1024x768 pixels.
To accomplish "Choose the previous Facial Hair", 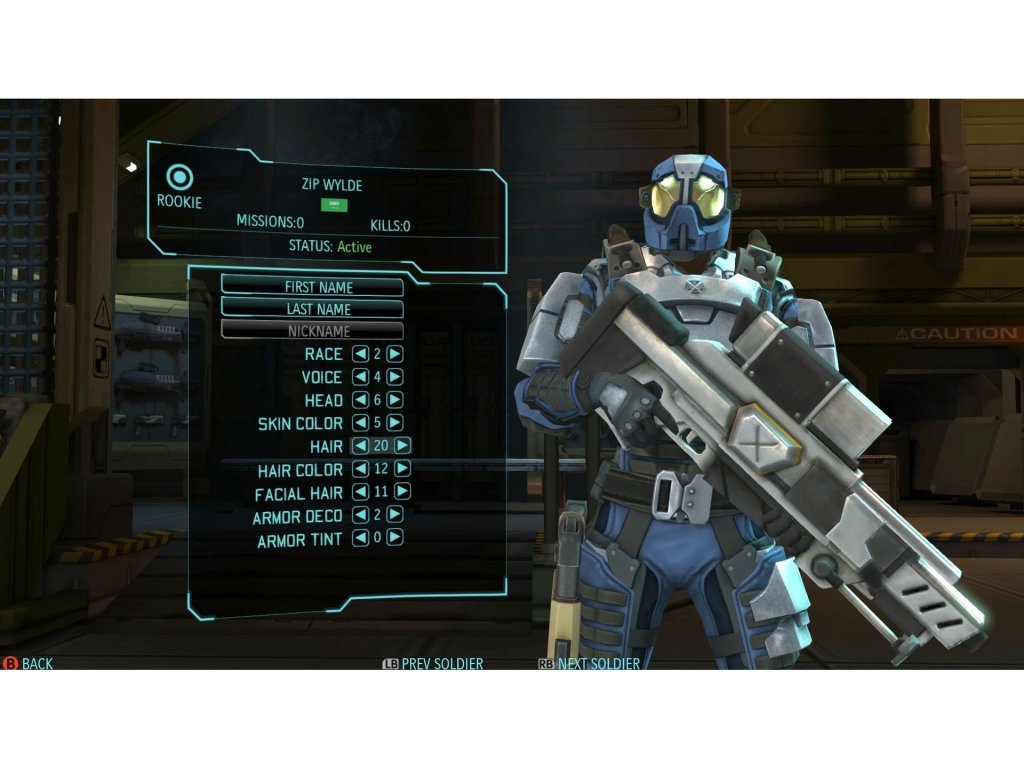I will [360, 492].
